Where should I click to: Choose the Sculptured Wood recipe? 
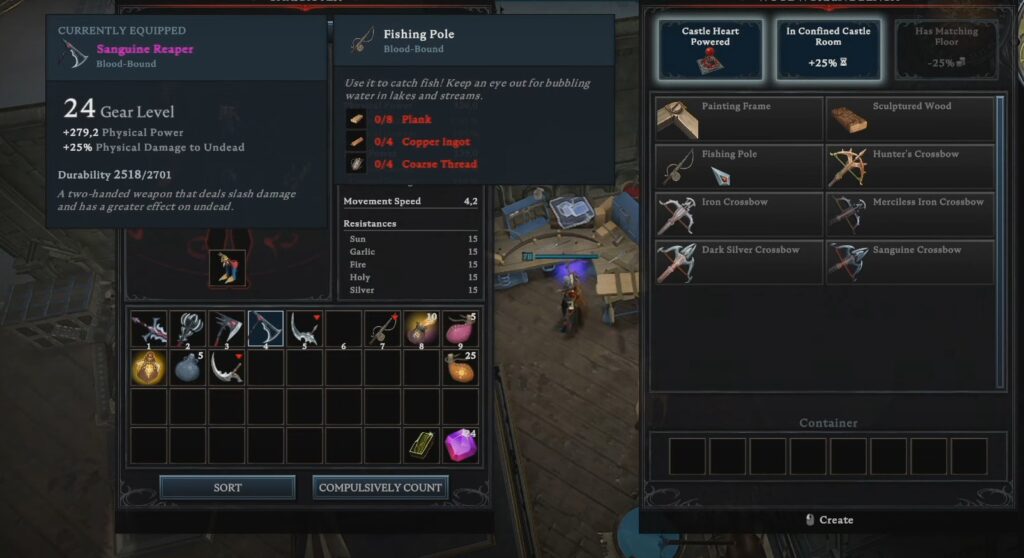click(910, 118)
